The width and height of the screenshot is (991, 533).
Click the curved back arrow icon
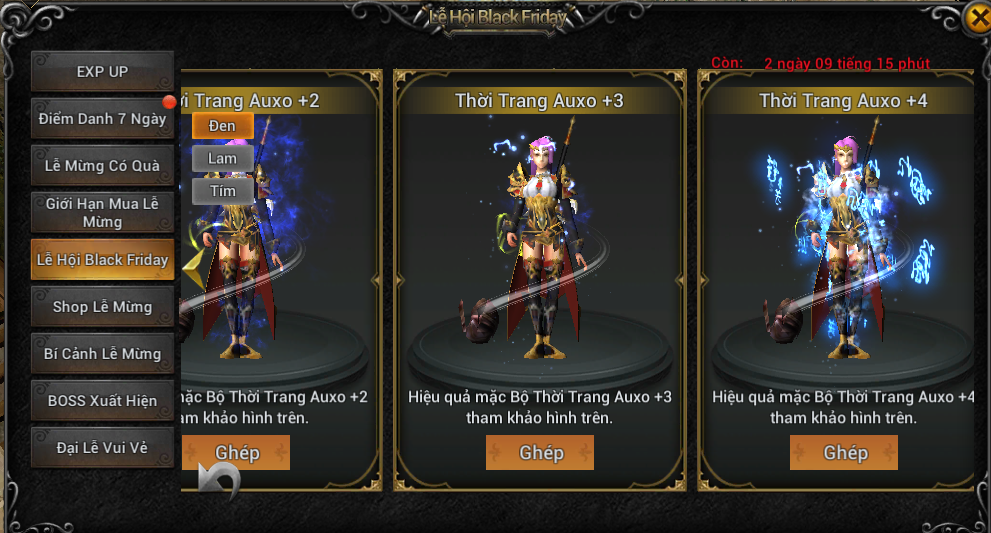[219, 482]
